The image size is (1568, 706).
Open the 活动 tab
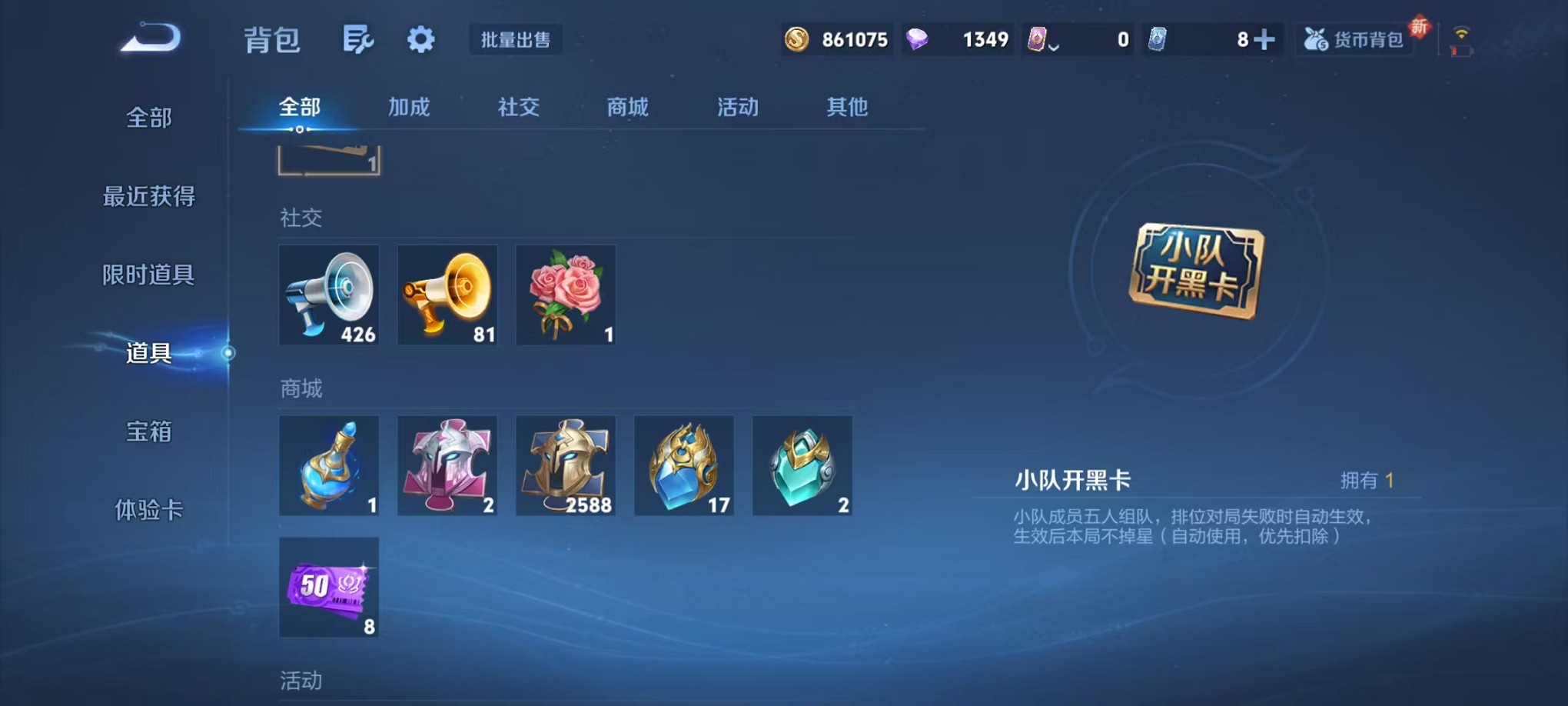pyautogui.click(x=736, y=108)
